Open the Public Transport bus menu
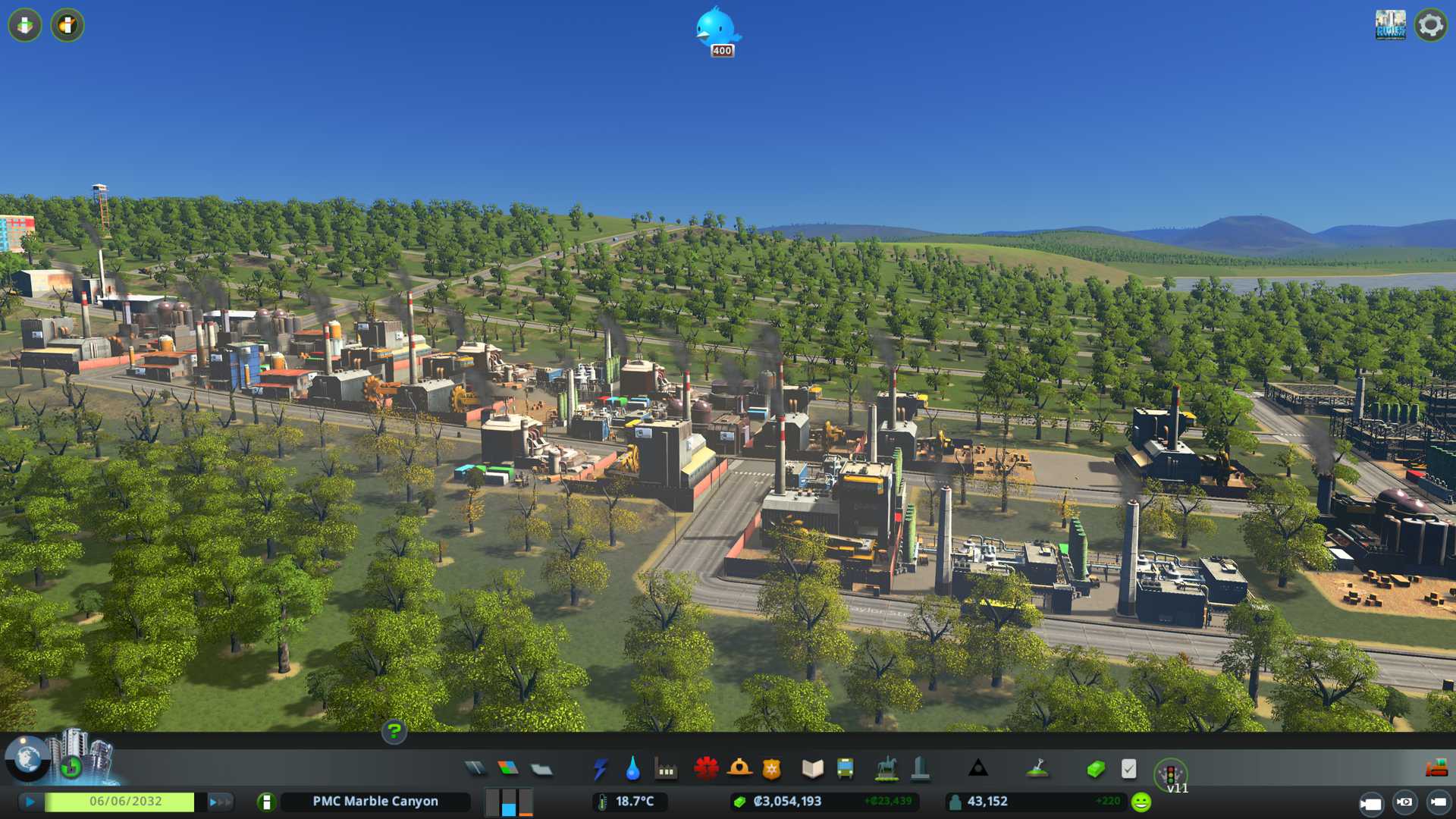1456x819 pixels. pos(845,769)
